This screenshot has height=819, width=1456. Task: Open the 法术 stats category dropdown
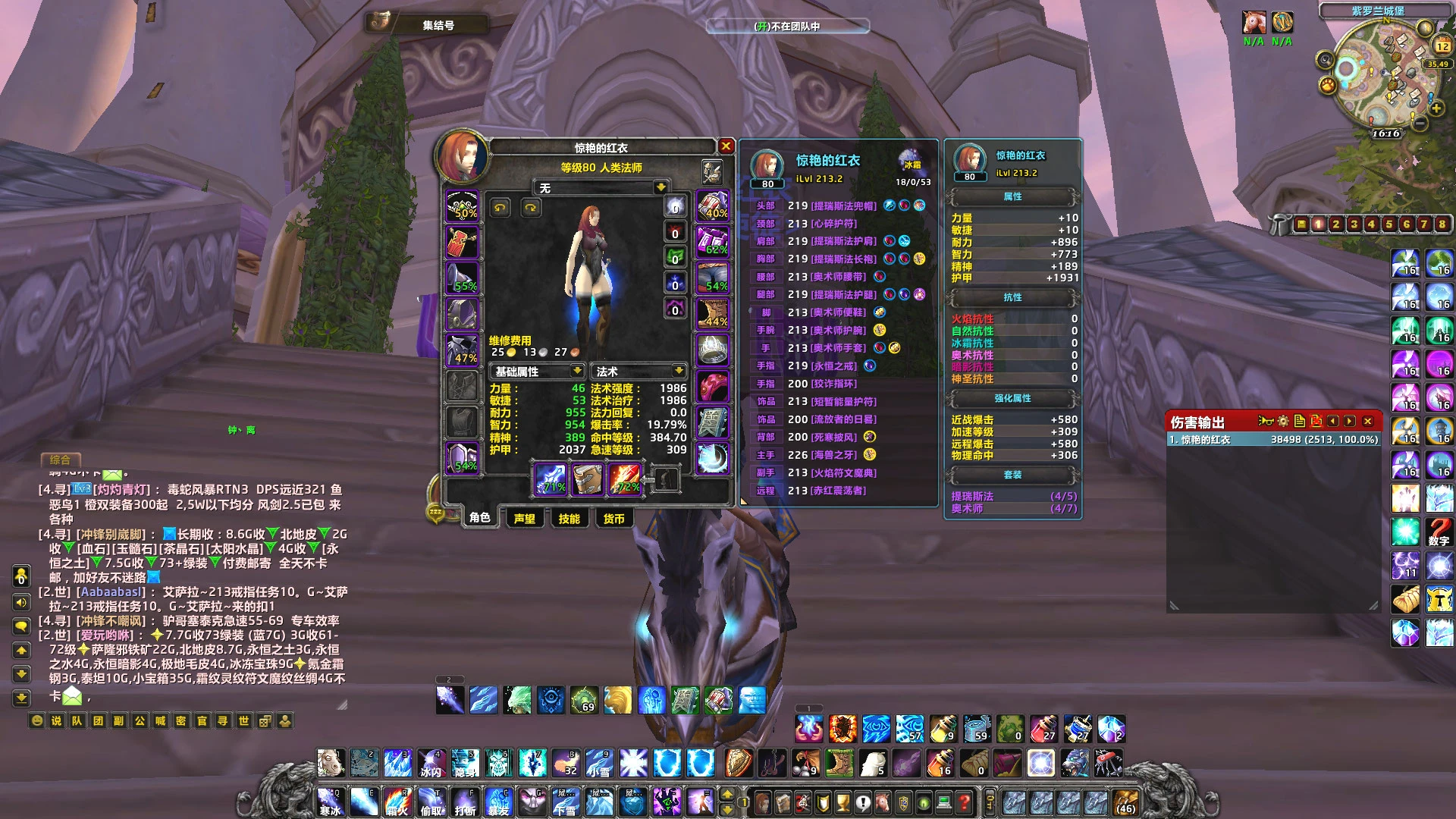pos(678,371)
